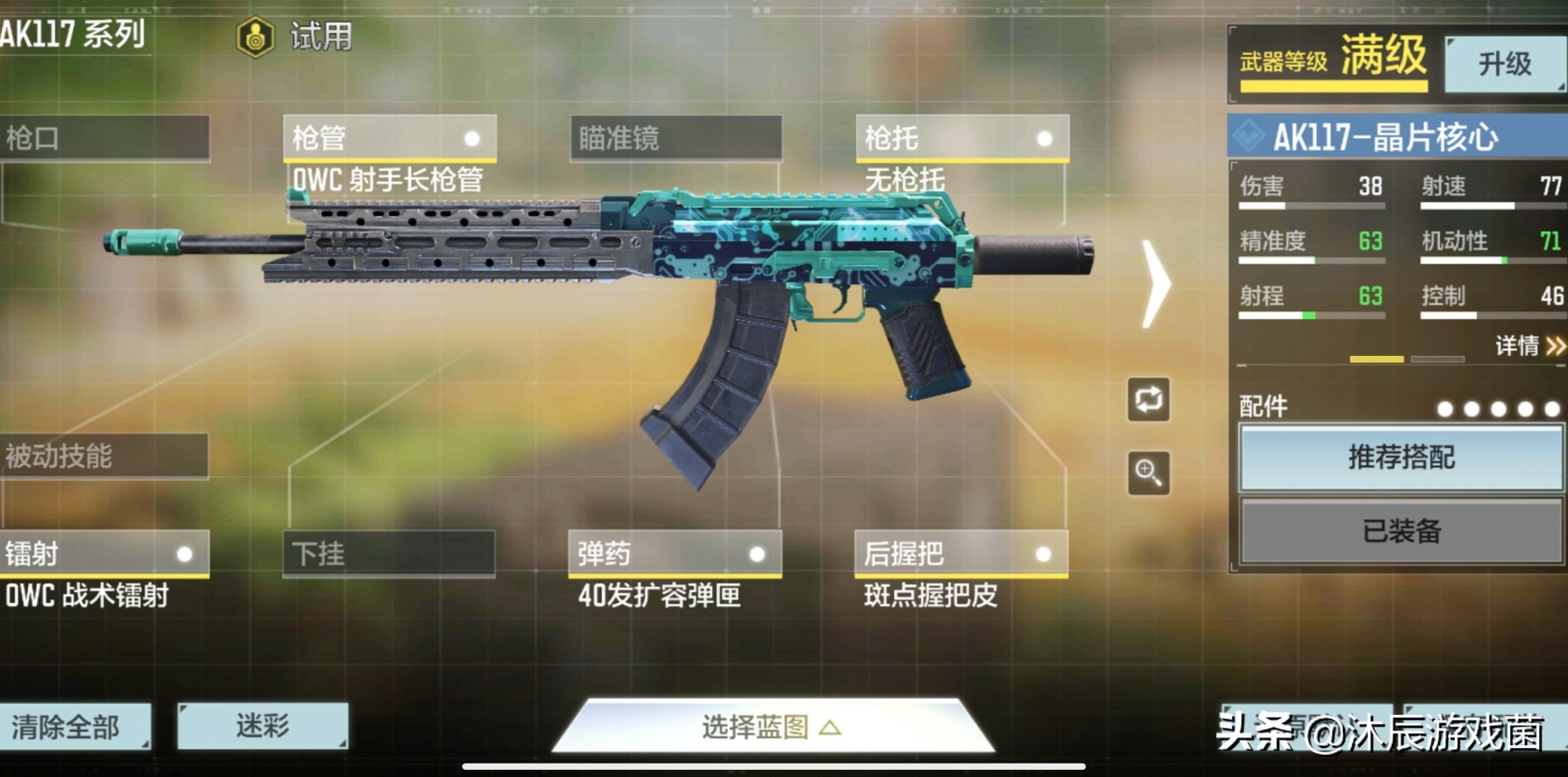Open the 枪口 muzzle attachment slot

pos(106,137)
